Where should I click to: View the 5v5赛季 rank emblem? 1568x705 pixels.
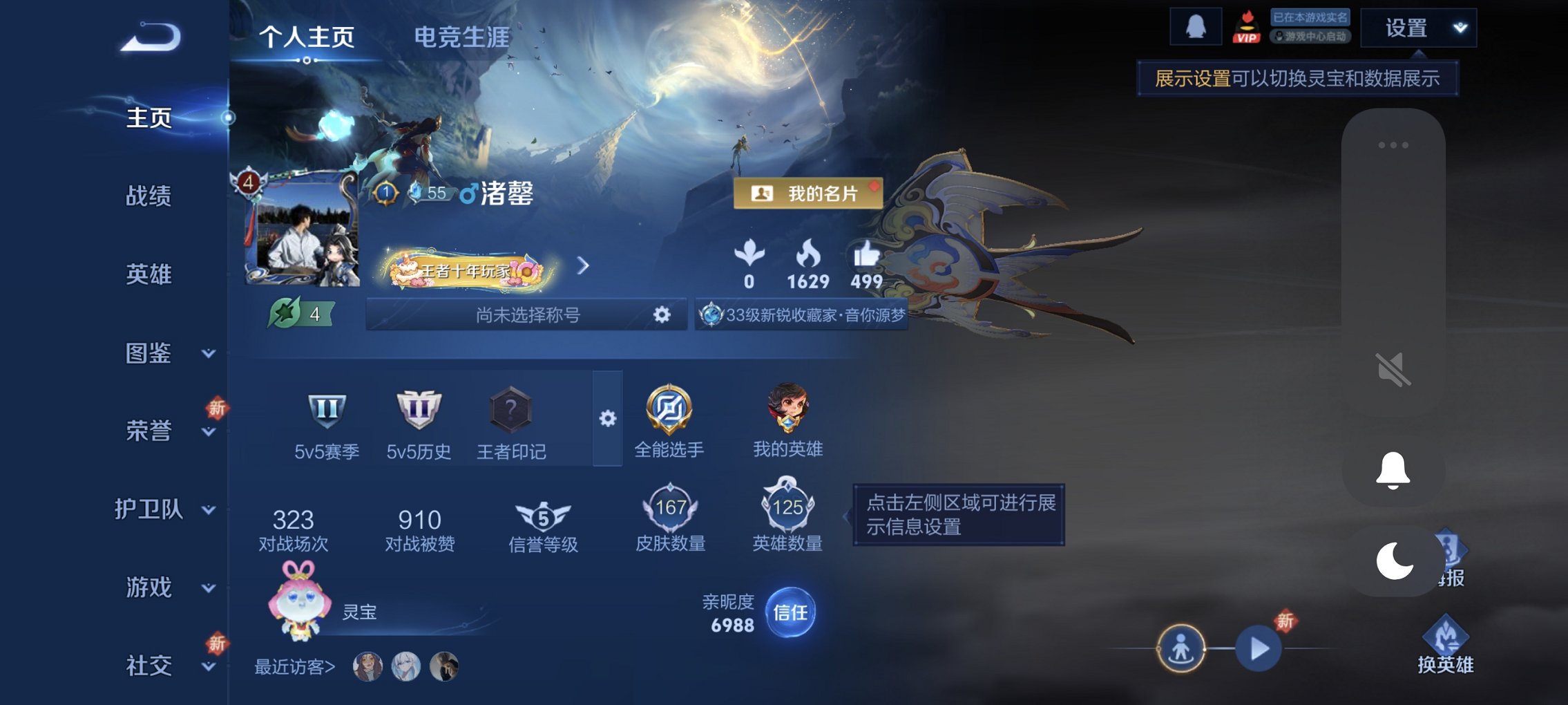click(x=326, y=409)
